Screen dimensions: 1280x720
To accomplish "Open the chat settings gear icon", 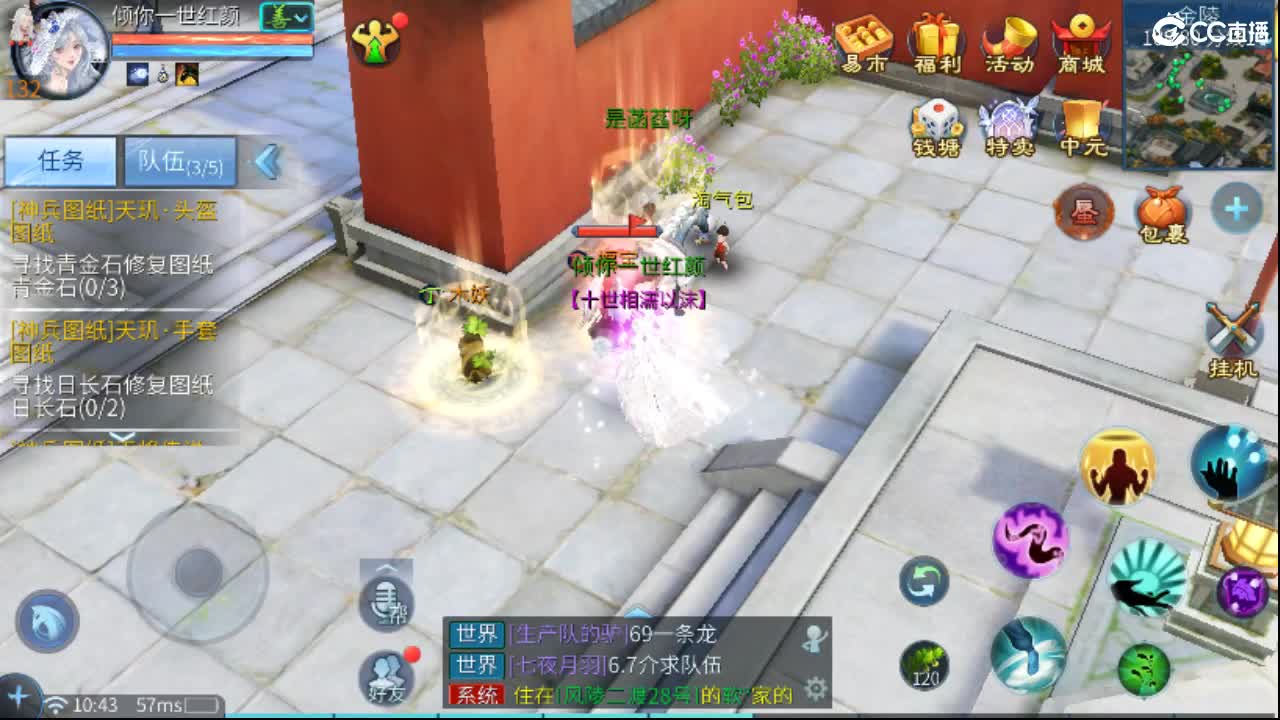I will (818, 687).
